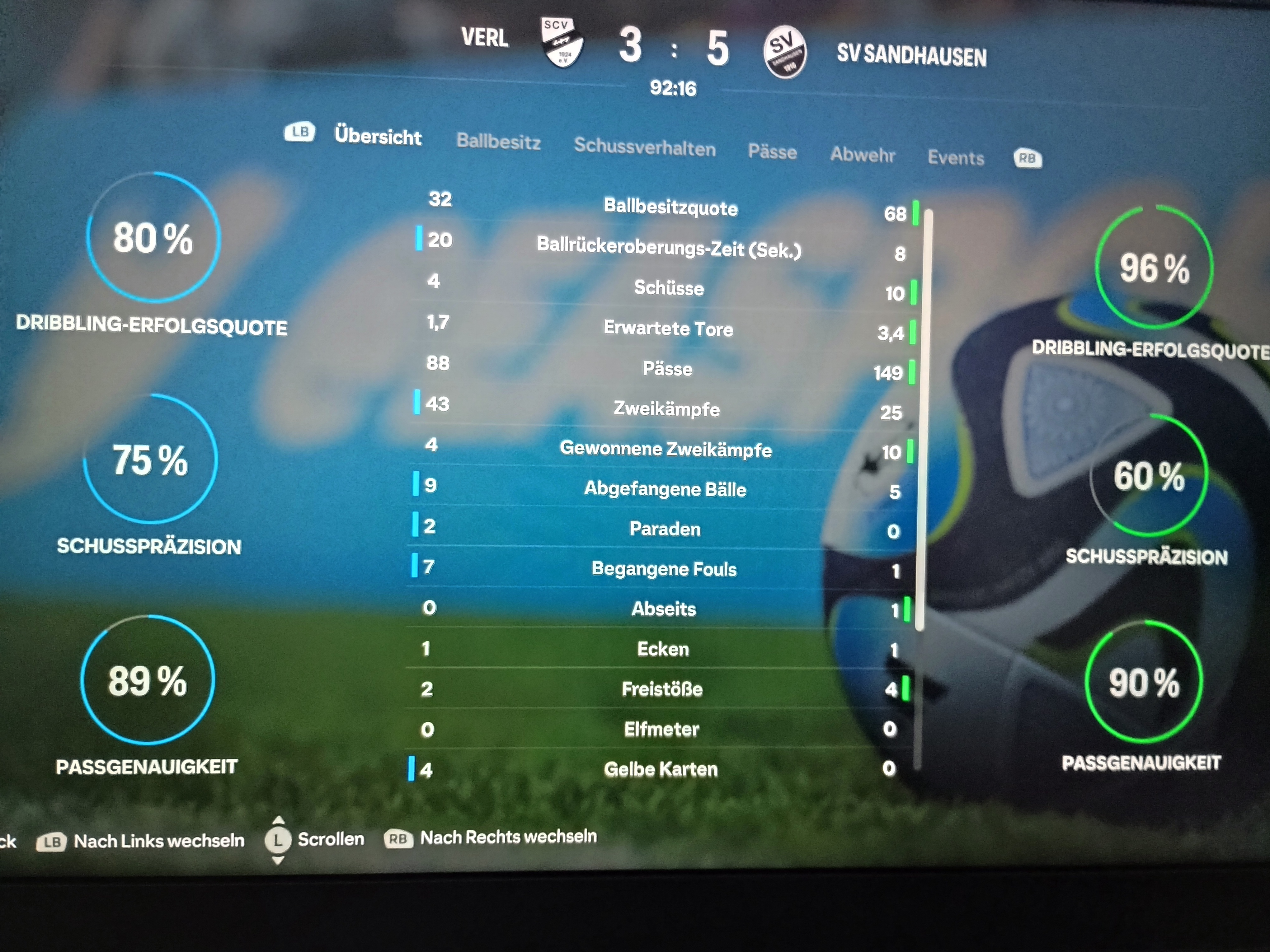Open the Ballbesitz tab
The image size is (1270, 952).
(498, 141)
